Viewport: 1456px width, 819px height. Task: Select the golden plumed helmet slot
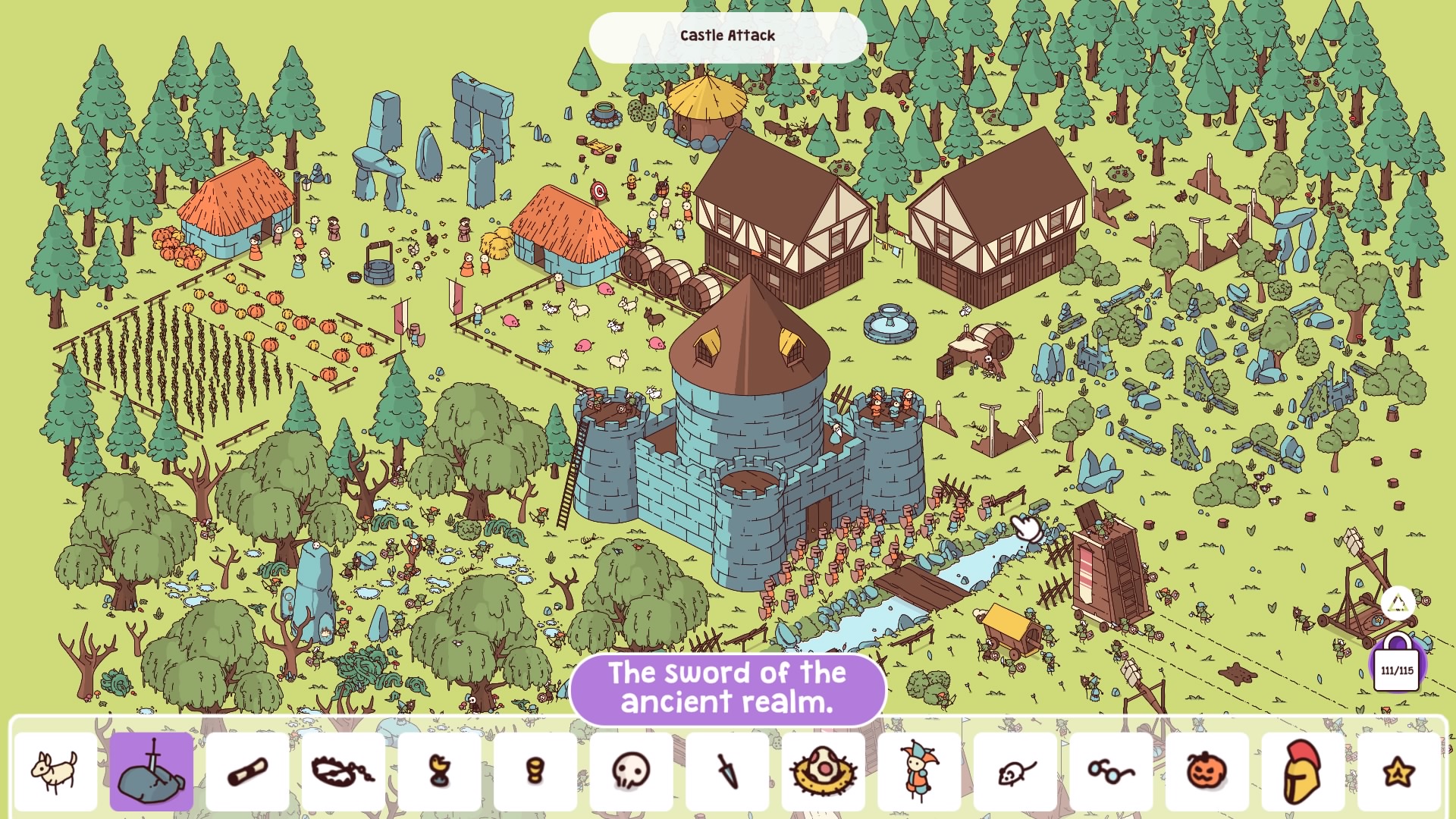tap(1303, 771)
